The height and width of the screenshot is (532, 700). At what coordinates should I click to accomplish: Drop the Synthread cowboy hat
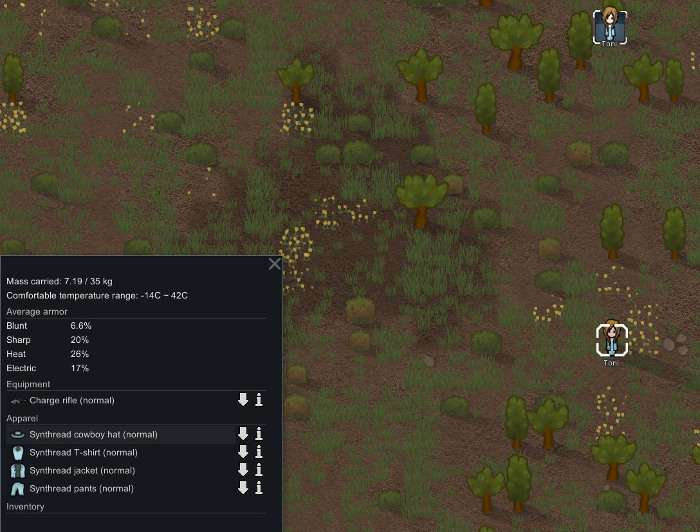coord(242,434)
